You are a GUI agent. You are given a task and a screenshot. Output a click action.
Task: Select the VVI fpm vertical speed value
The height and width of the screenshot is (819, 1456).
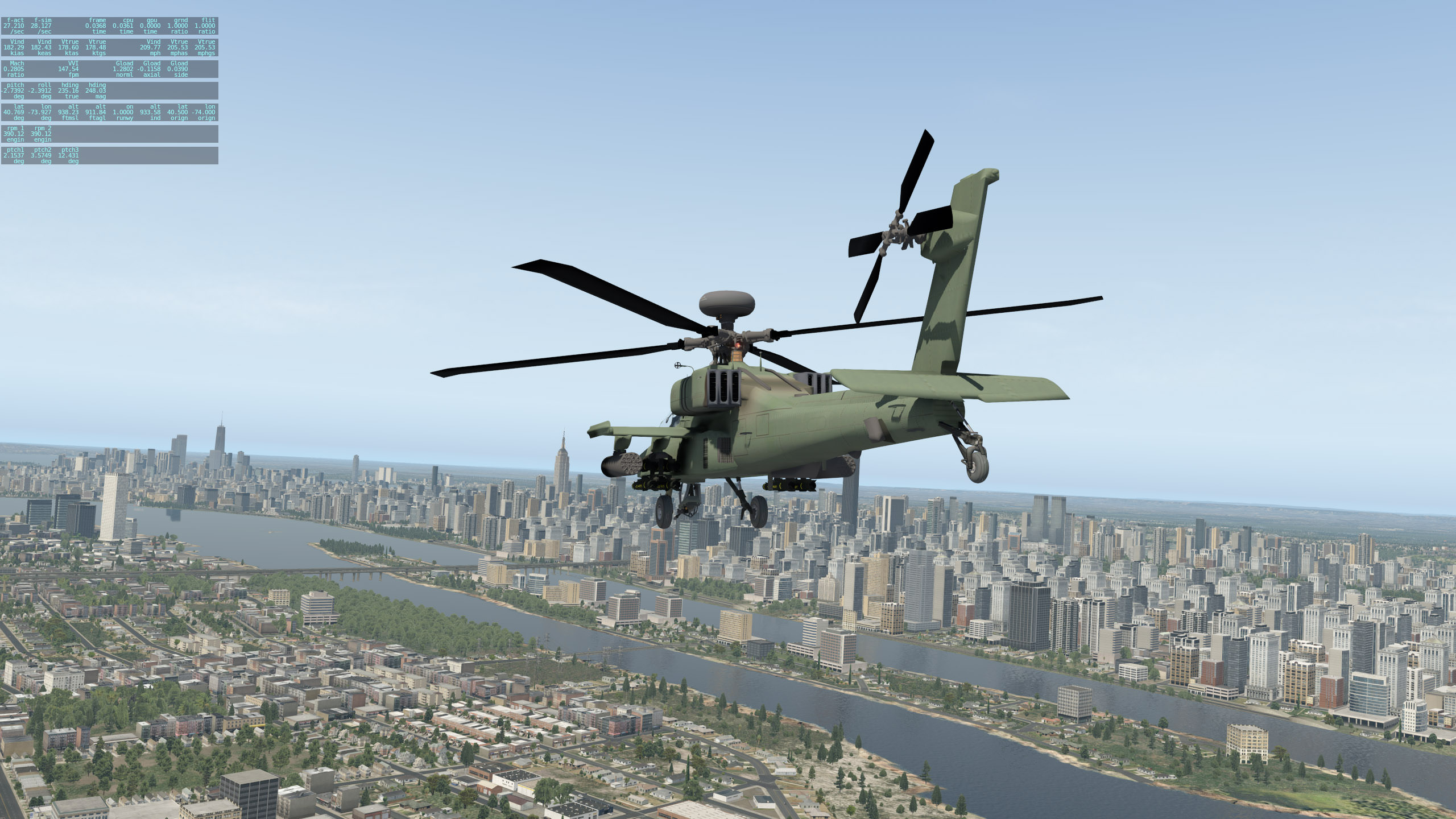(69, 69)
